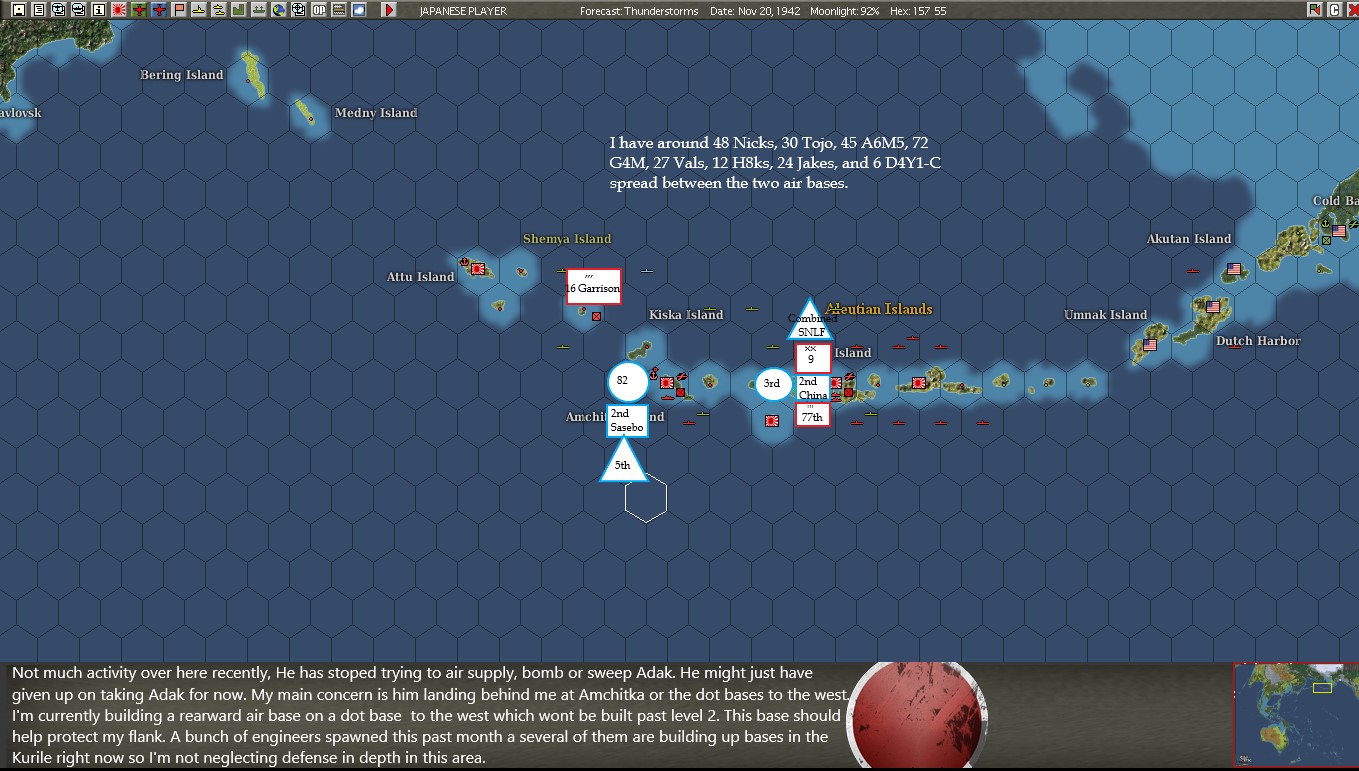Toggle the OP operations display
The image size is (1359, 771).
(317, 10)
